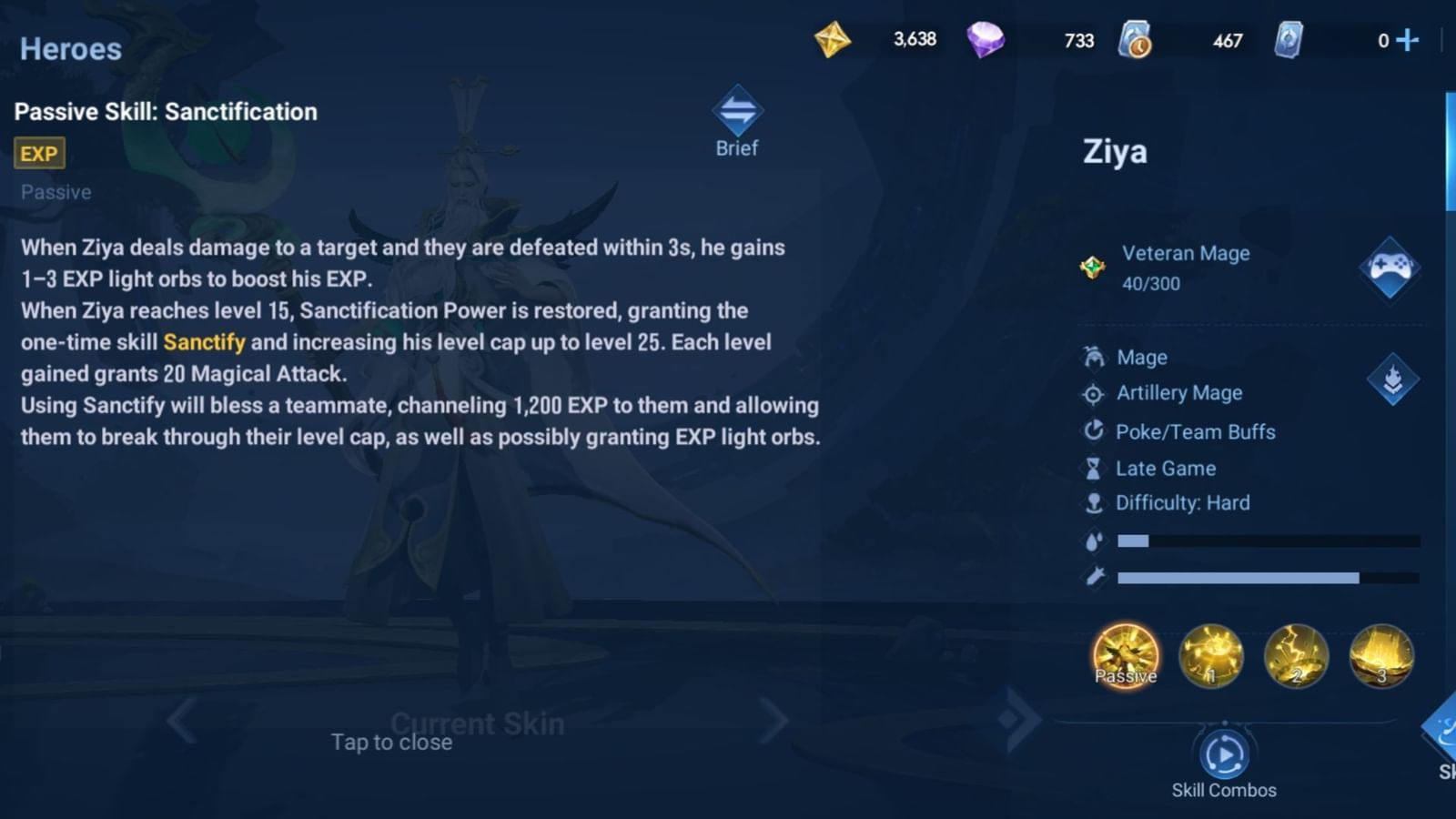Click the gamepad icon beside Veteran Mage rank
1456x819 pixels.
coord(1390,268)
